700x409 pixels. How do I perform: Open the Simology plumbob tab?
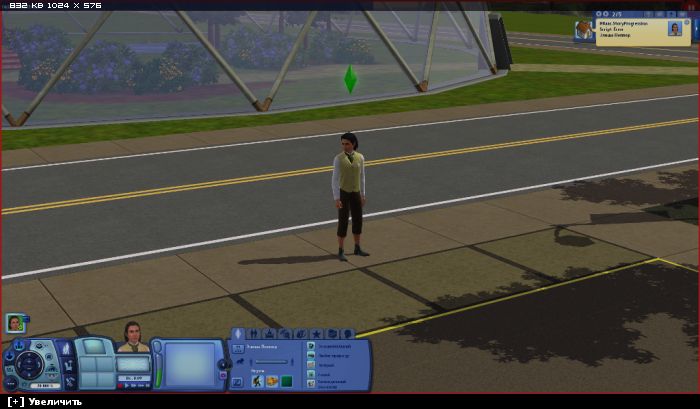click(238, 333)
